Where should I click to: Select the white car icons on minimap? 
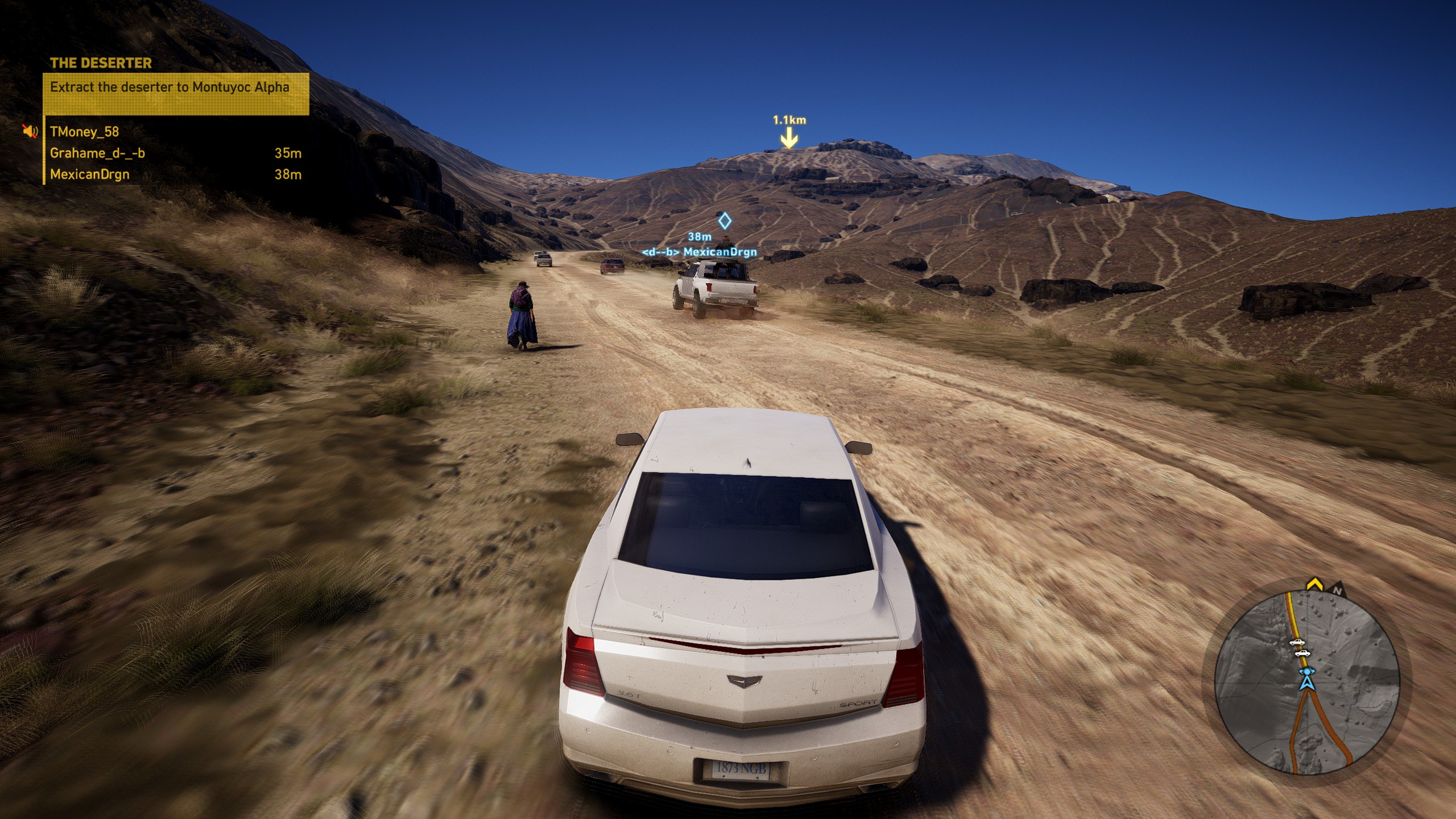(1299, 648)
